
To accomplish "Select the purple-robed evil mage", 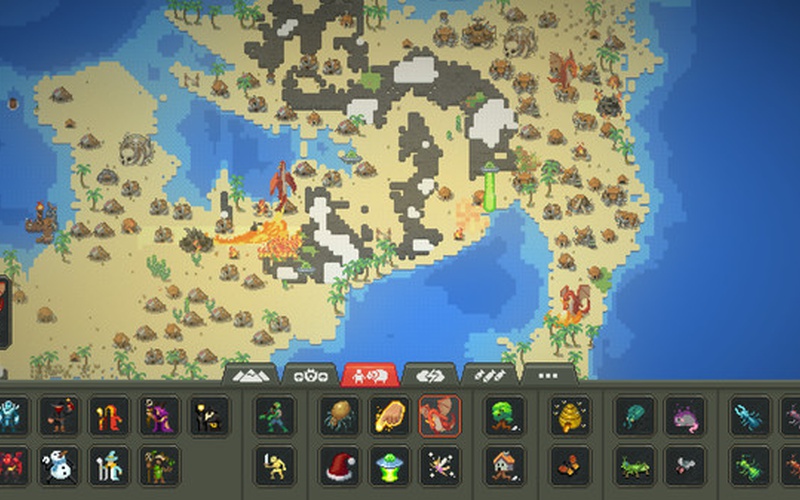I will tap(159, 416).
